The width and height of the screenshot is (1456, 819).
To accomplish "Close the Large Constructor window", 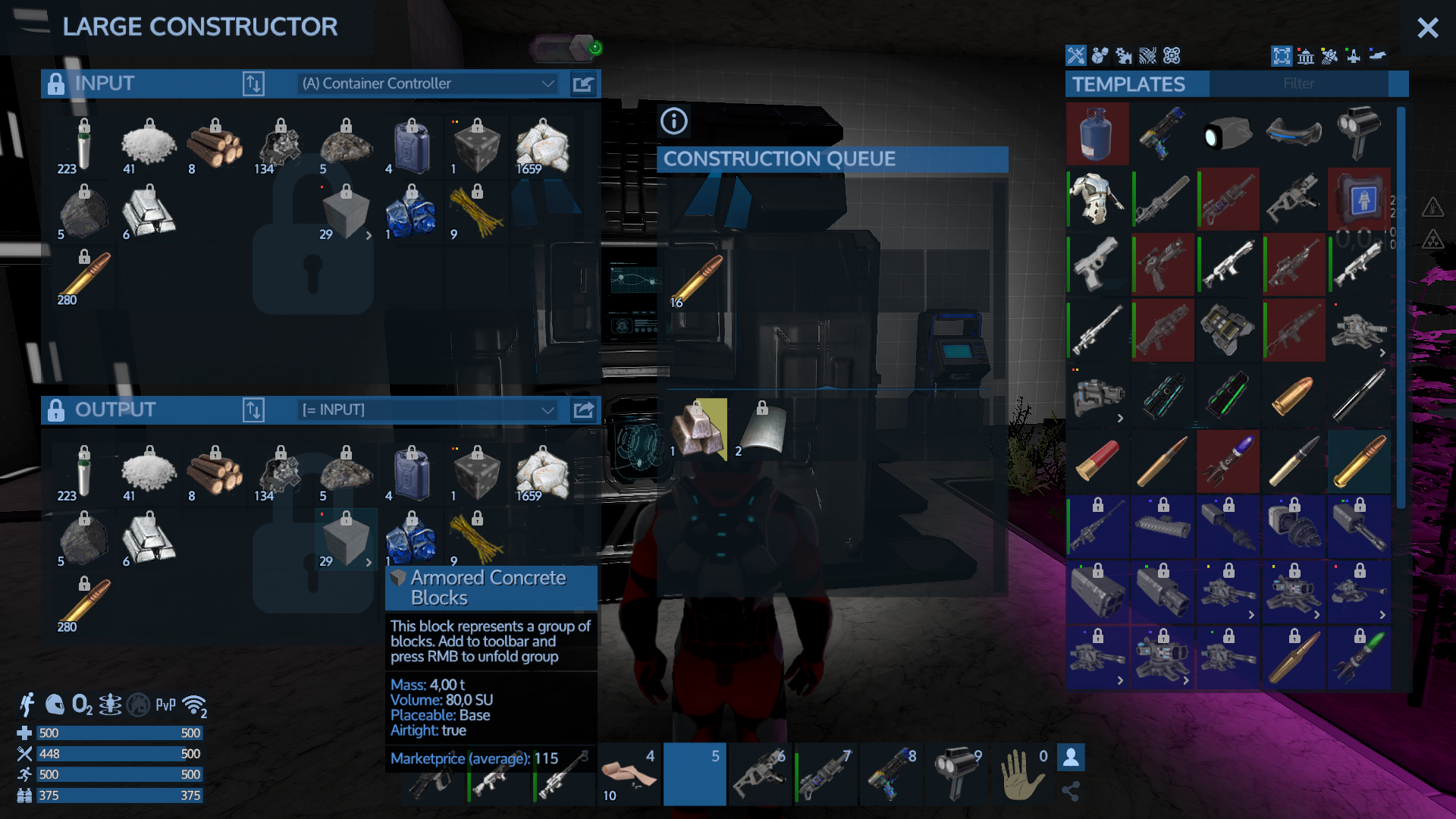I will pos(1427,28).
